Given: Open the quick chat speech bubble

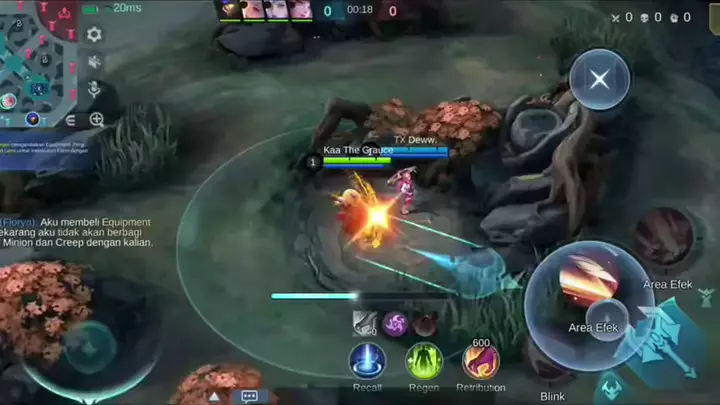Looking at the screenshot, I should [249, 396].
